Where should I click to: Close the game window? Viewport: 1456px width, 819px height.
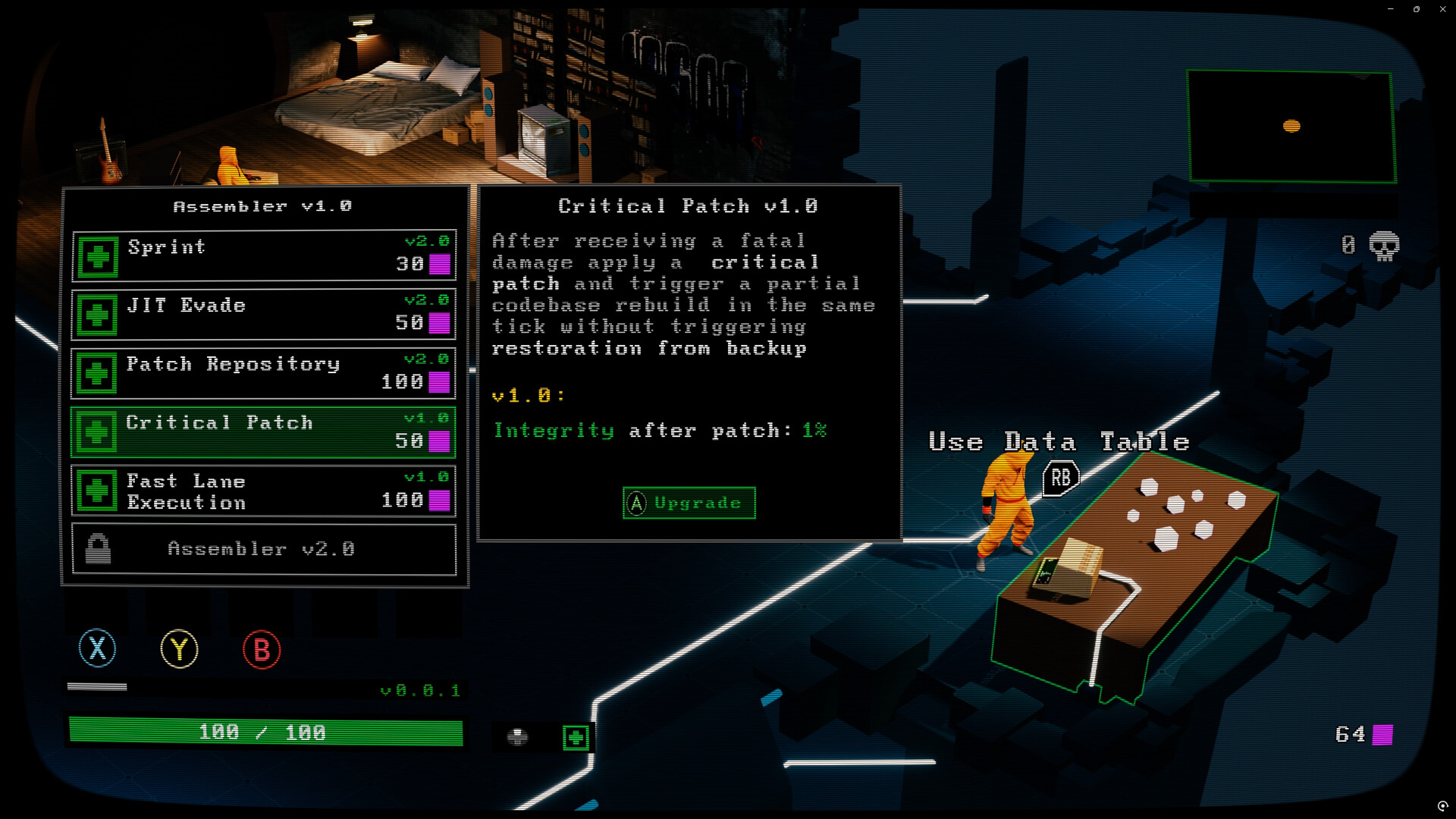point(1442,9)
